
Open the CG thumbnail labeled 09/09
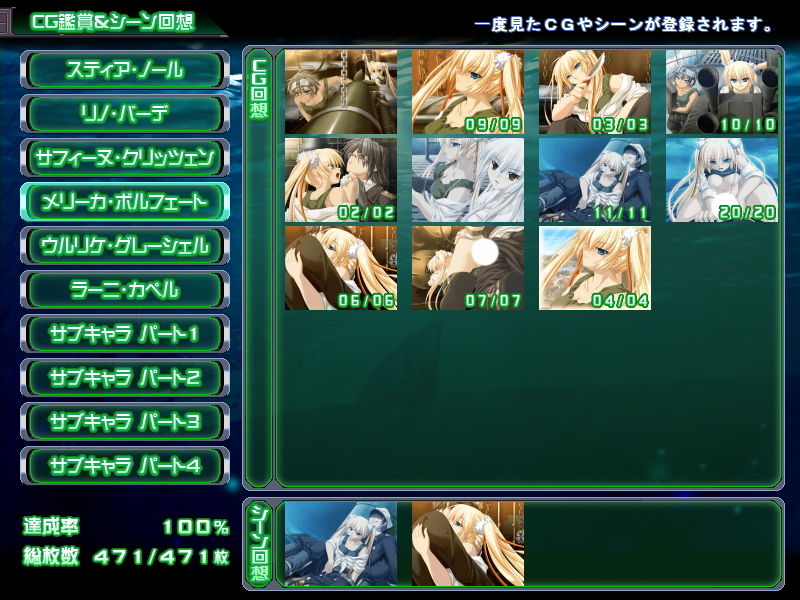coord(468,92)
